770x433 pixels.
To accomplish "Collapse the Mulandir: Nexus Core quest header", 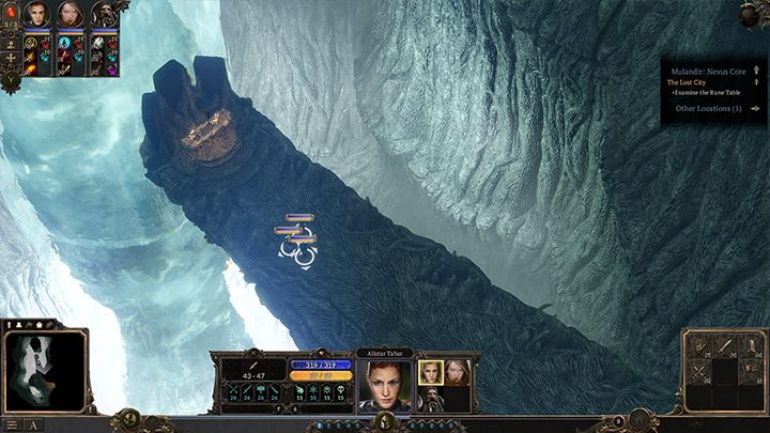I will coord(754,72).
